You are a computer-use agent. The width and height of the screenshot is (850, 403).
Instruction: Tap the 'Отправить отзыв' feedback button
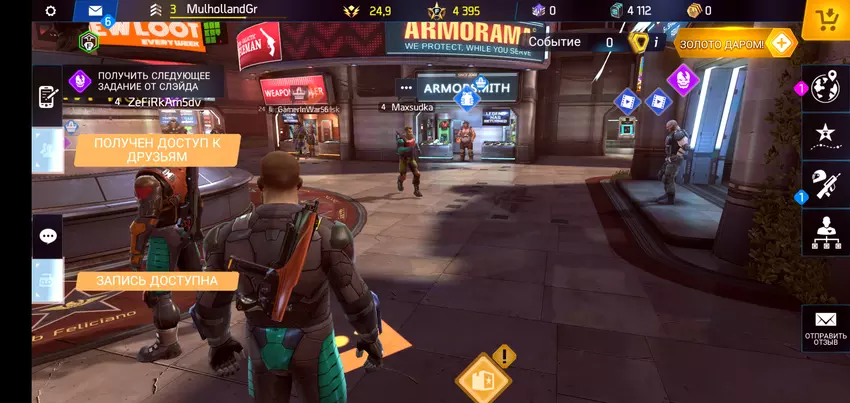[x=825, y=327]
